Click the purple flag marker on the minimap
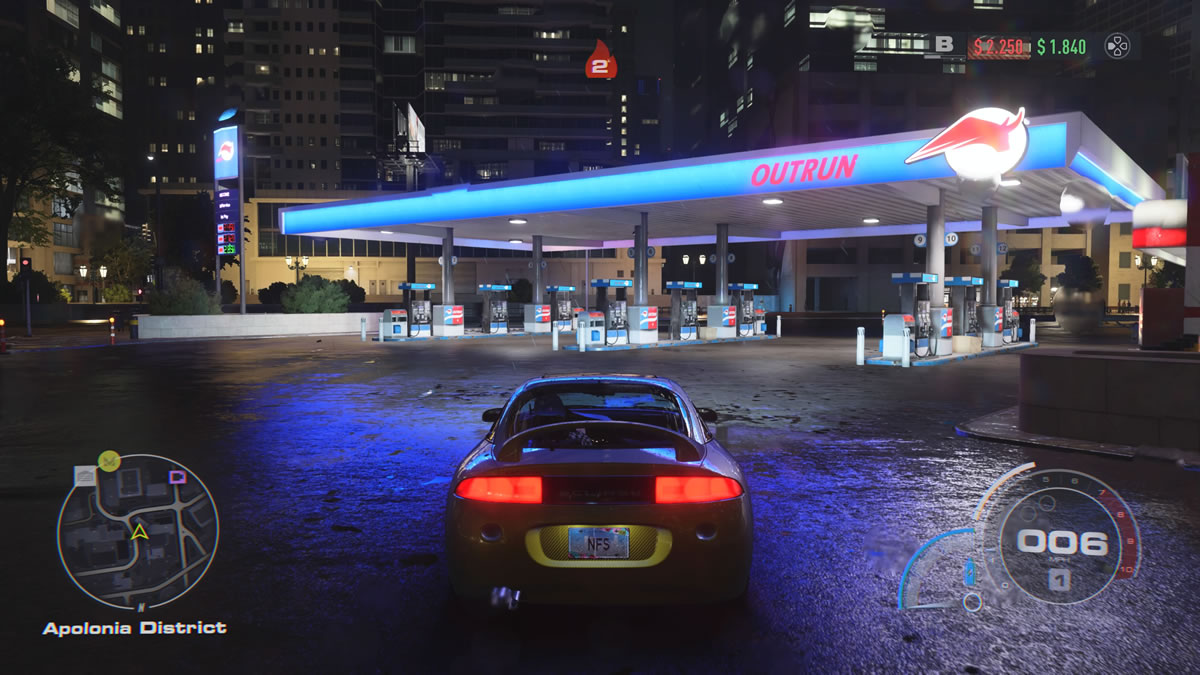The width and height of the screenshot is (1200, 675). click(177, 476)
